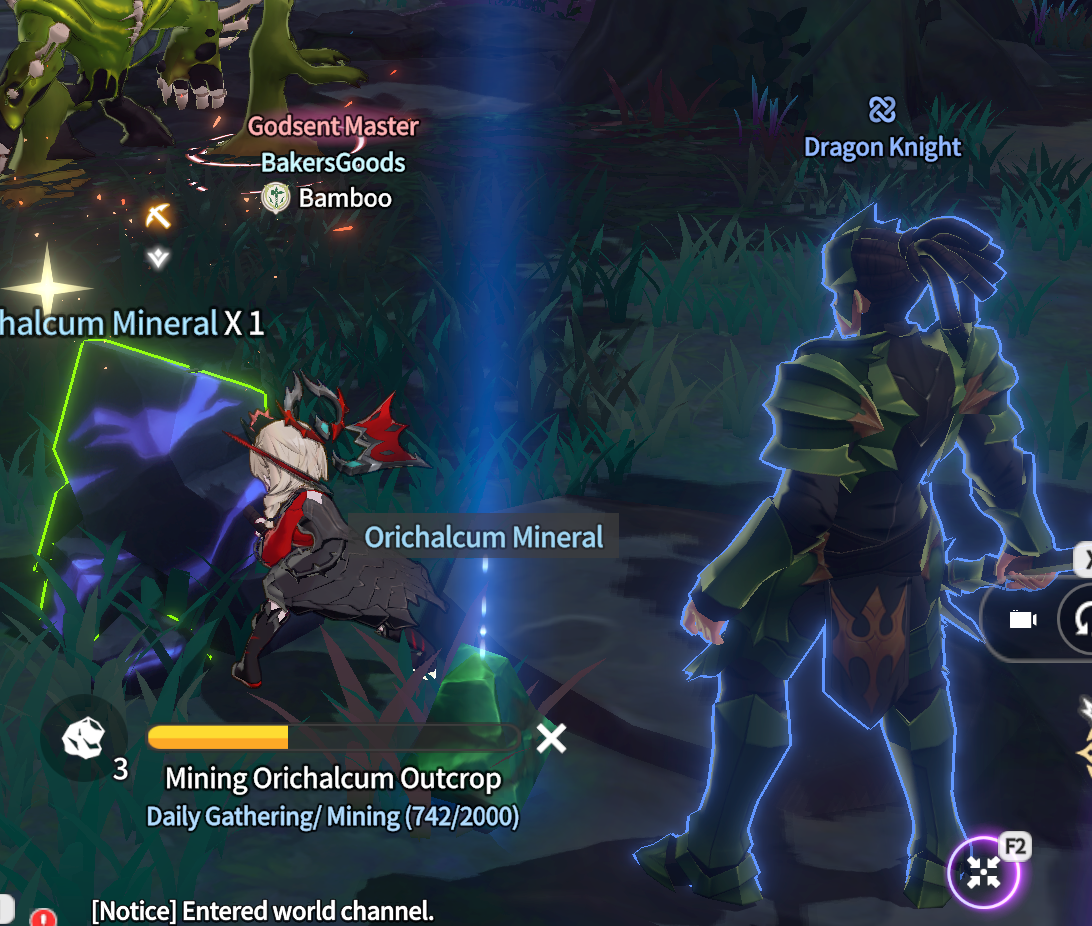Viewport: 1092px width, 926px height.
Task: Open chat via the world channel notice line
Action: [x=262, y=911]
